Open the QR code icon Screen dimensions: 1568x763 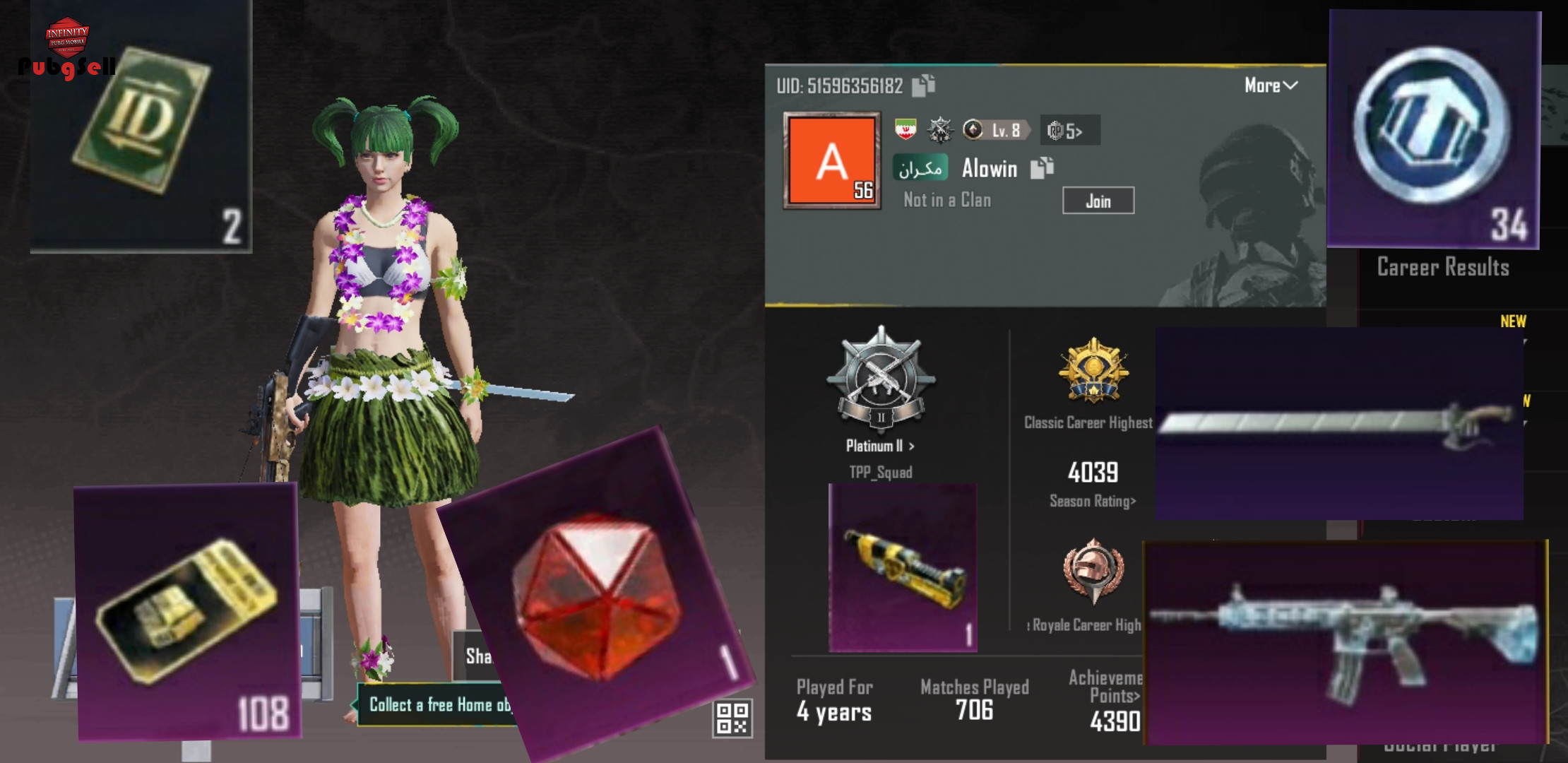pos(732,718)
